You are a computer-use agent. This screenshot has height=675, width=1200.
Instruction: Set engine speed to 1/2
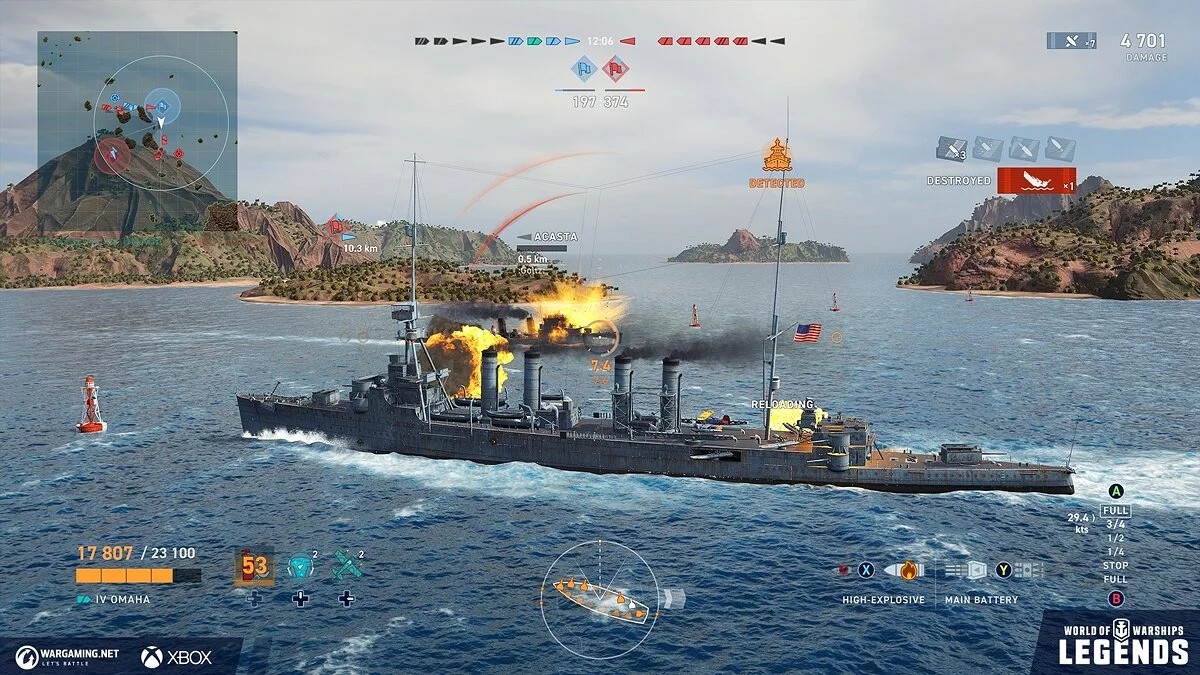(x=1115, y=538)
